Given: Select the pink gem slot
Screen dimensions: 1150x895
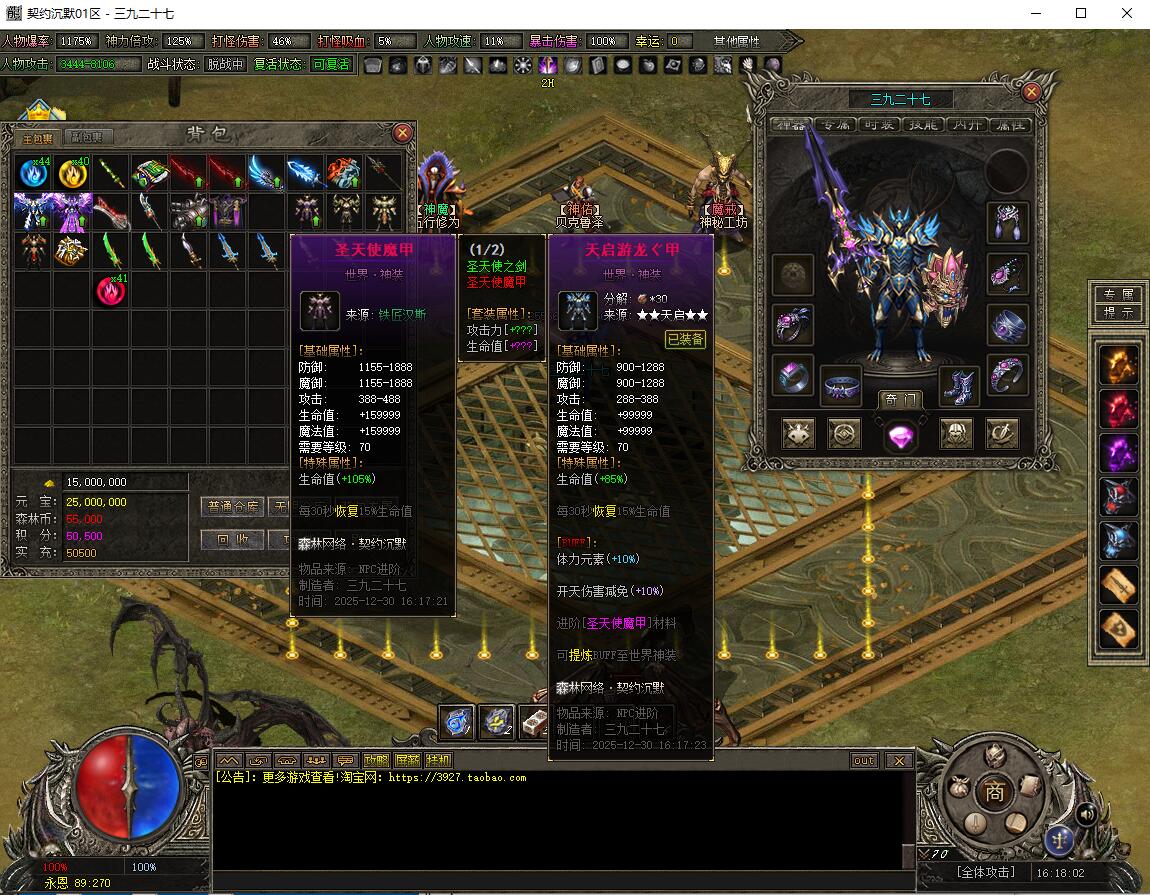Looking at the screenshot, I should click(x=900, y=434).
